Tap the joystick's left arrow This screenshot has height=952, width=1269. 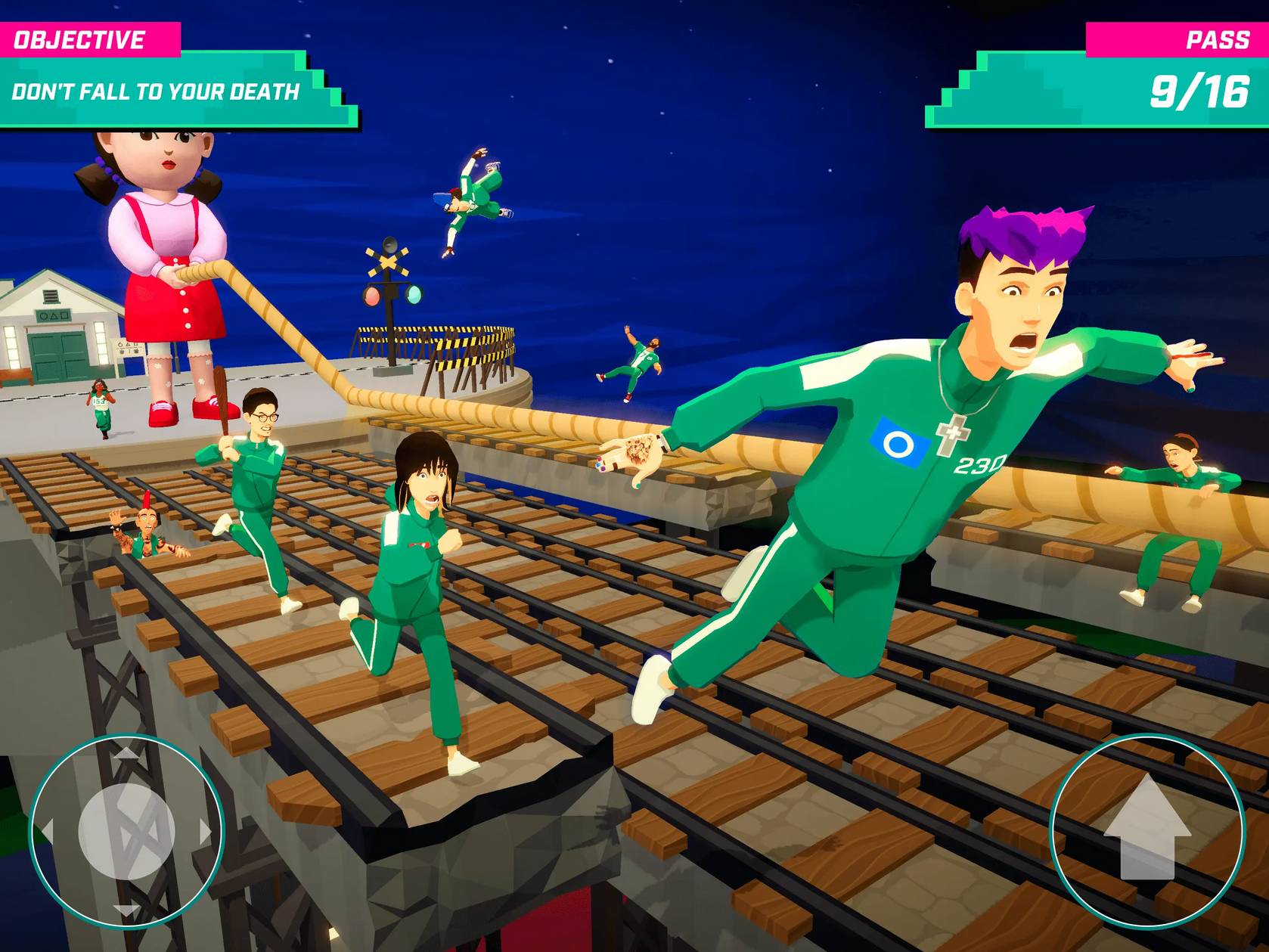(47, 831)
